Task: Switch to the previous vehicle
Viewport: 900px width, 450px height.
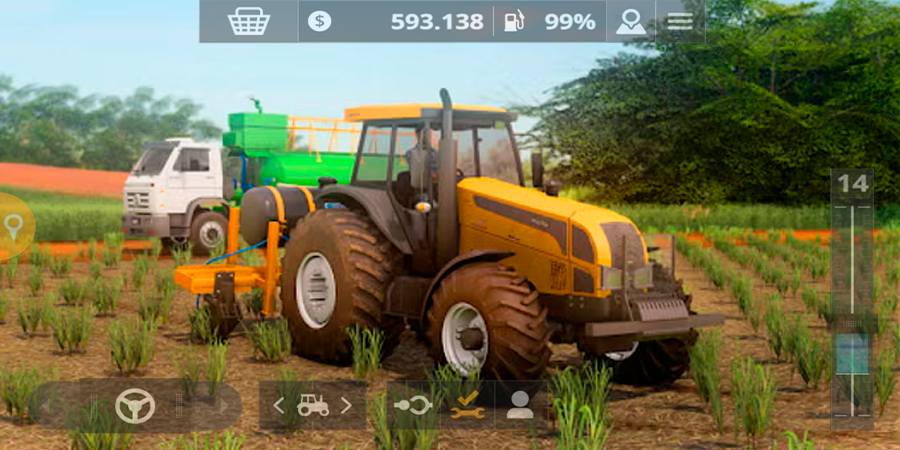Action: [279, 405]
